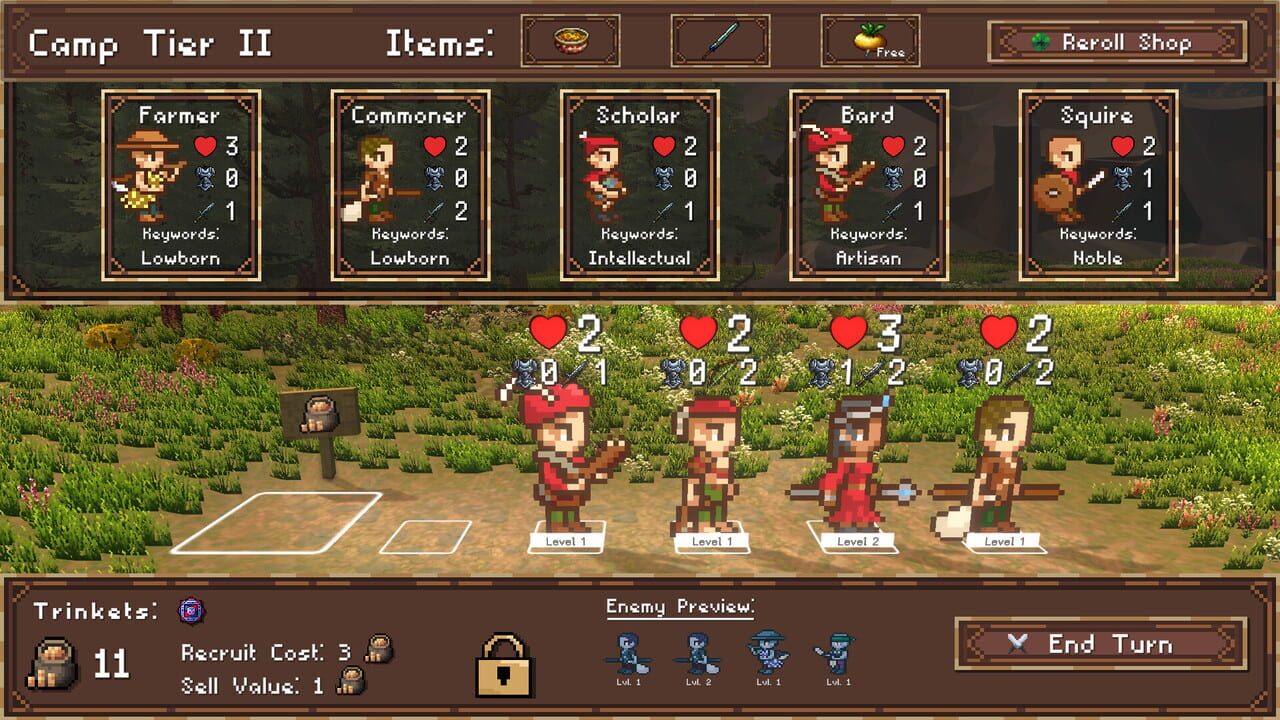The image size is (1280, 720).
Task: Pick the Bard card in the shop
Action: click(868, 185)
